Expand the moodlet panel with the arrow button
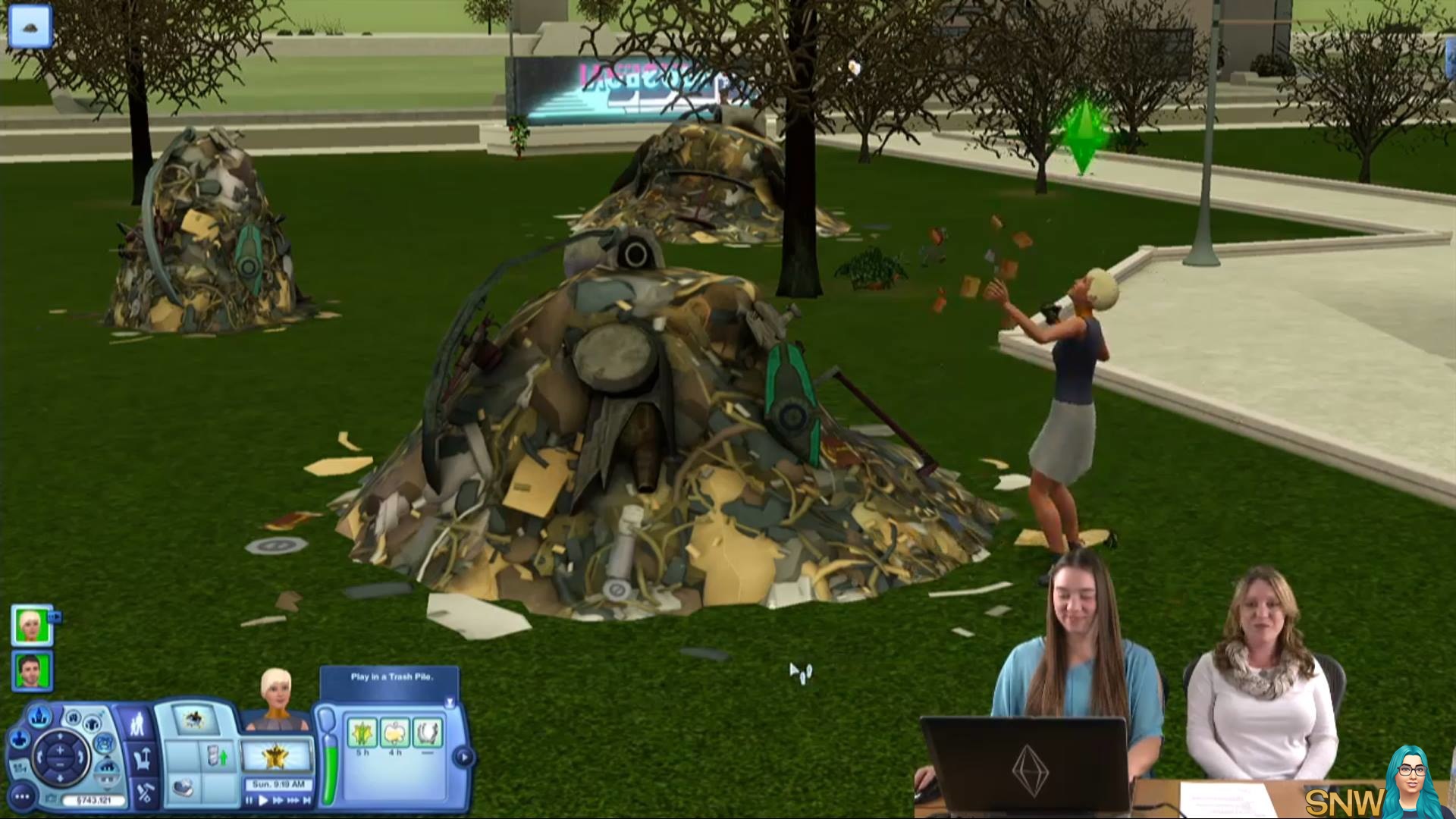The height and width of the screenshot is (819, 1456). pos(463,757)
